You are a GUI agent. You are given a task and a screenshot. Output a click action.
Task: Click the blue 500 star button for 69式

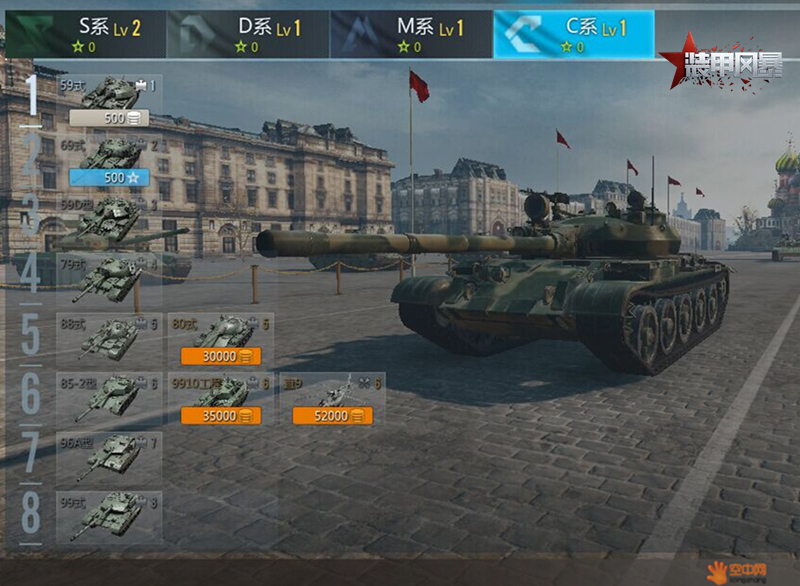pos(109,178)
